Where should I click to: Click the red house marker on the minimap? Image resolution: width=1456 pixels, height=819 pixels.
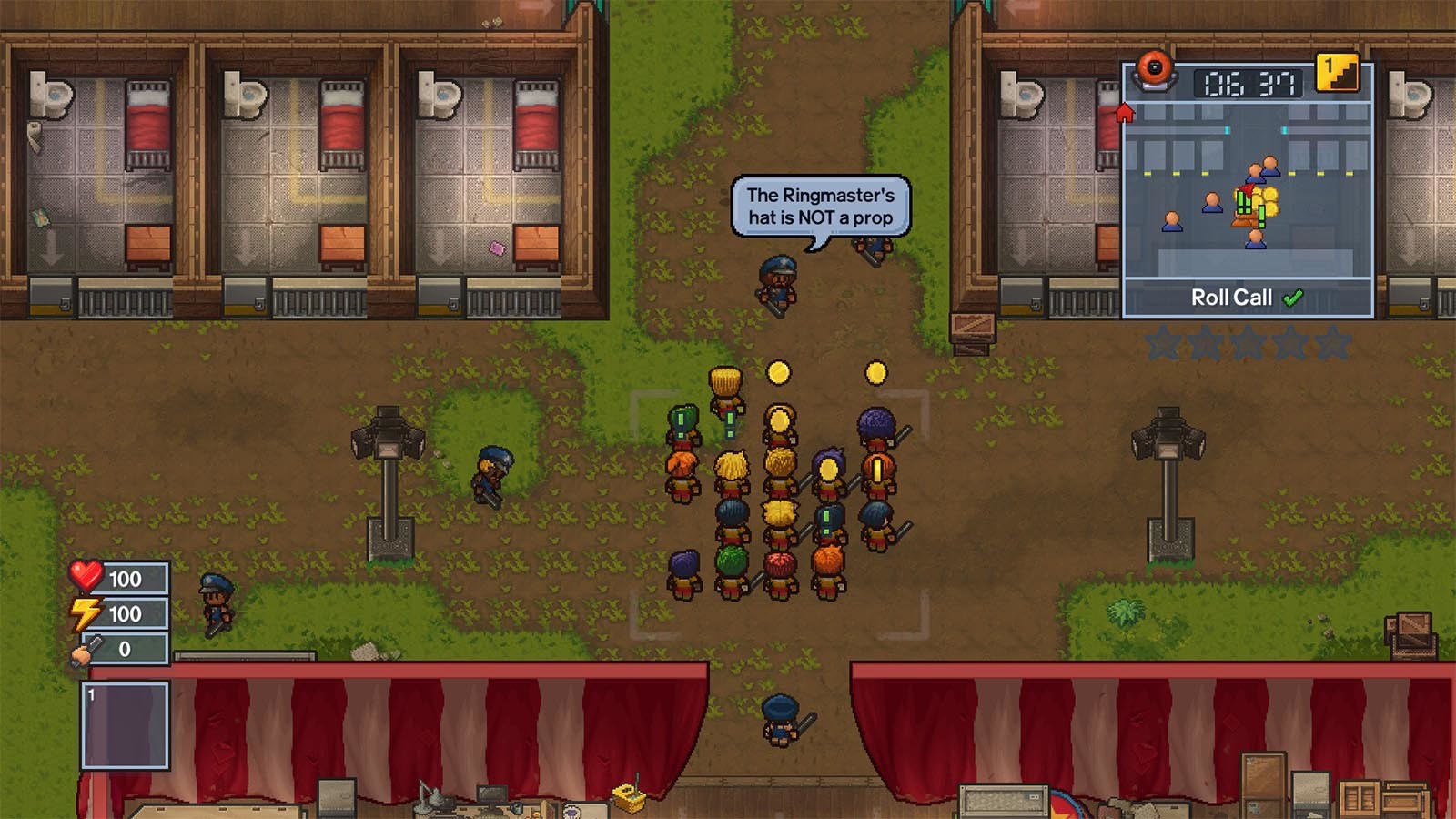[1125, 113]
